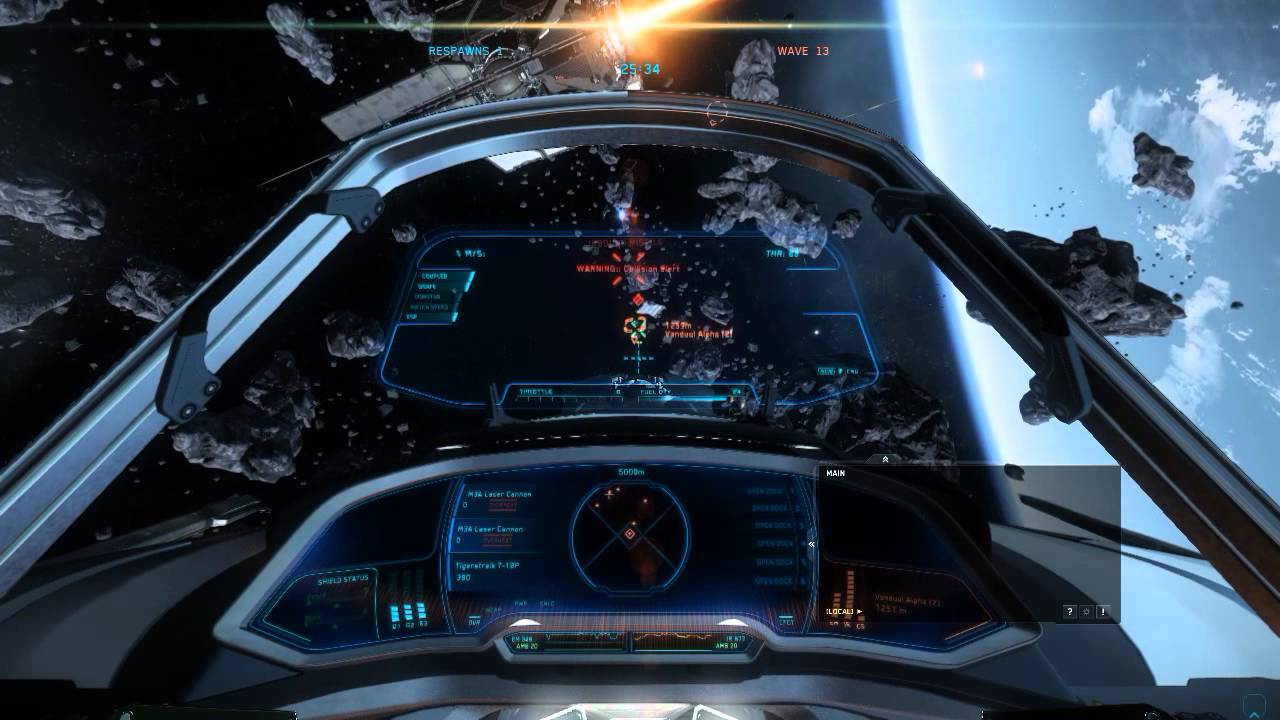1280x720 pixels.
Task: Click the double left arrow on chat panel
Action: click(x=812, y=545)
